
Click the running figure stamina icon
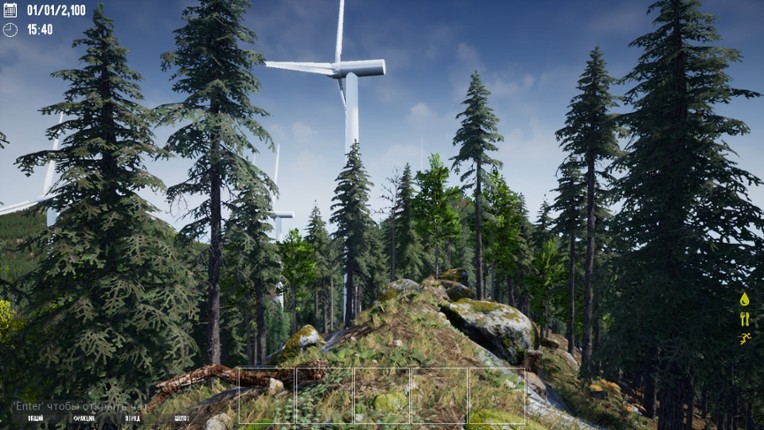[x=744, y=339]
